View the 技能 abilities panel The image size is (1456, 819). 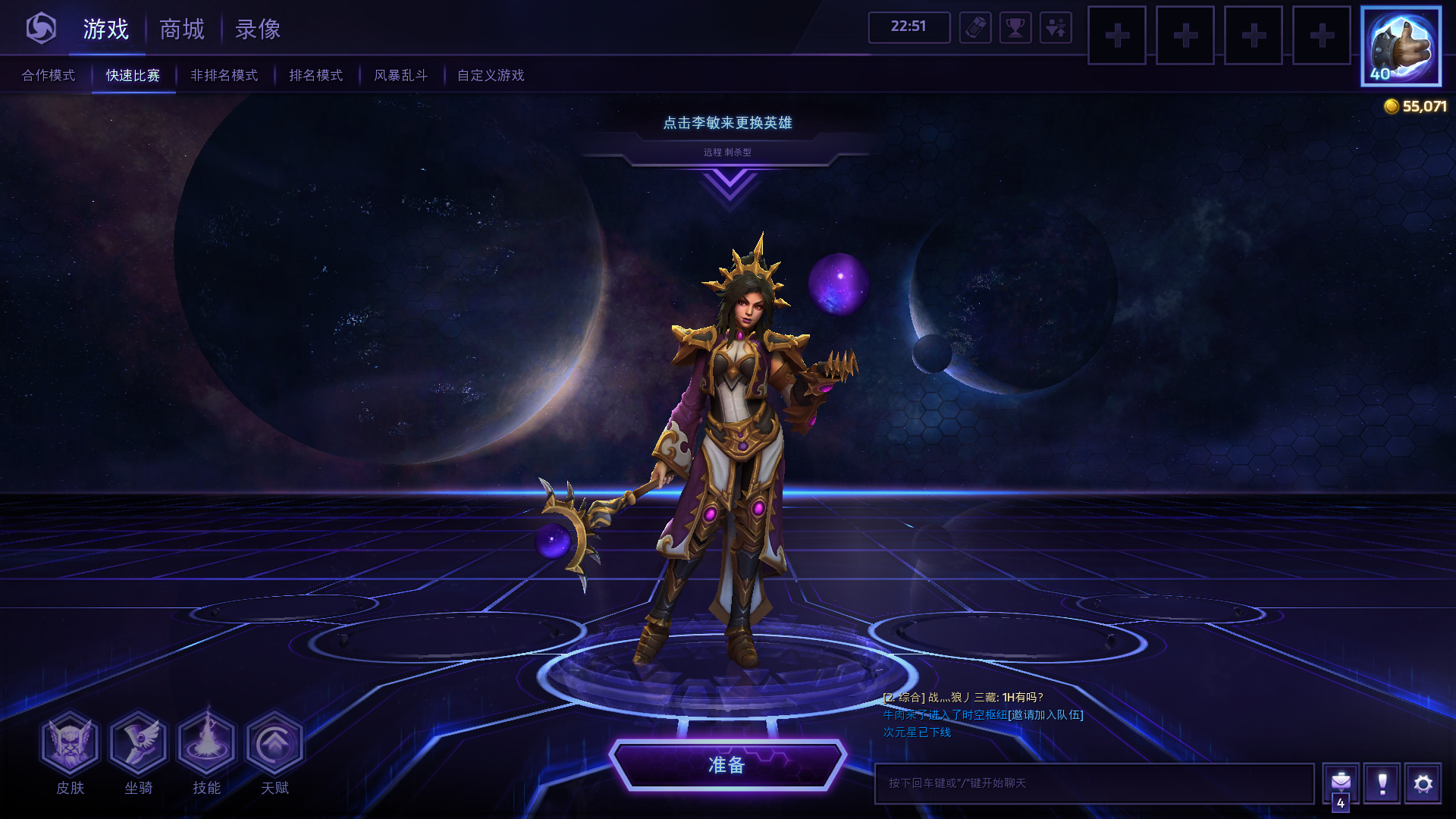[206, 743]
